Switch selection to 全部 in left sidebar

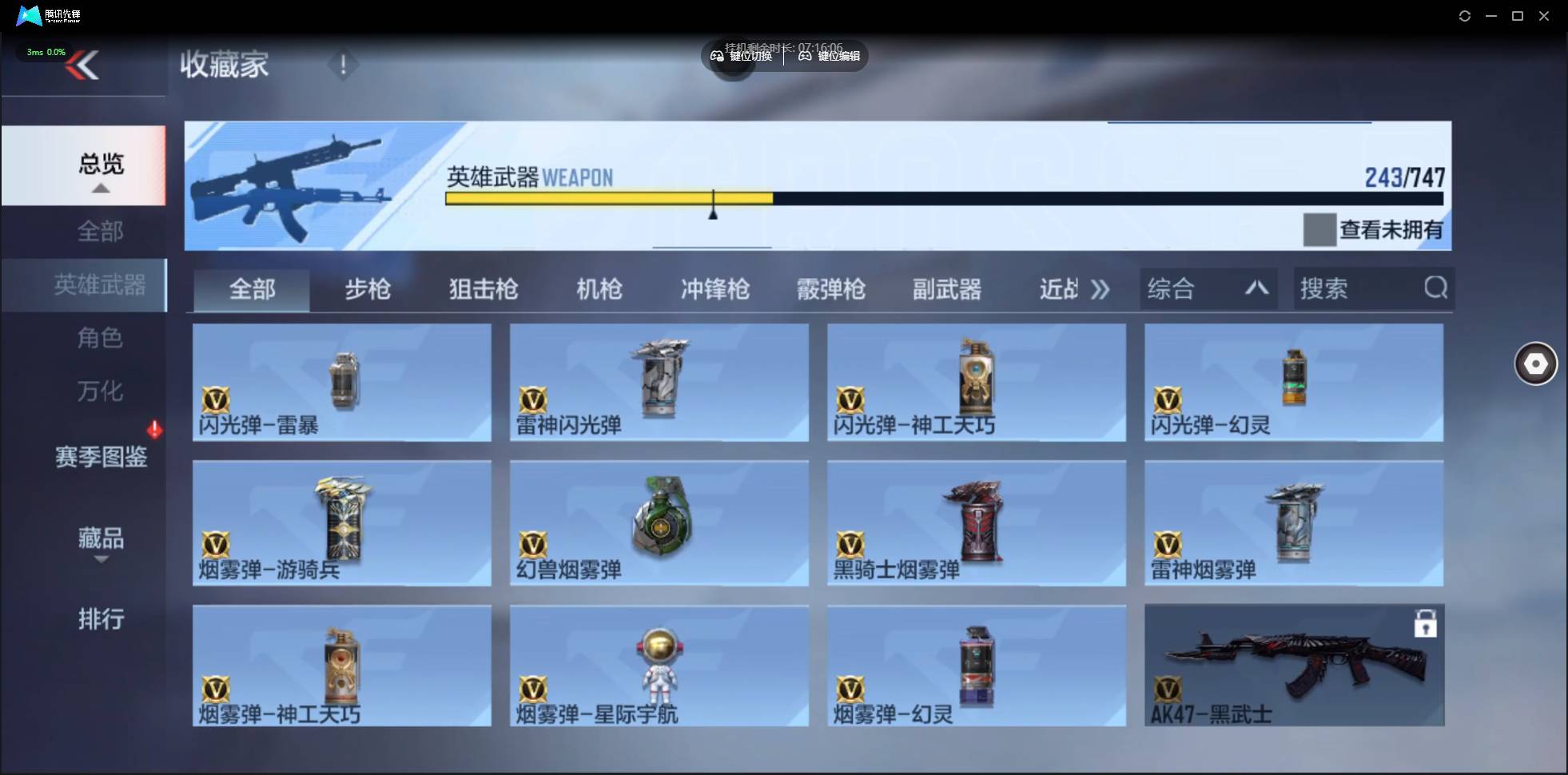101,231
